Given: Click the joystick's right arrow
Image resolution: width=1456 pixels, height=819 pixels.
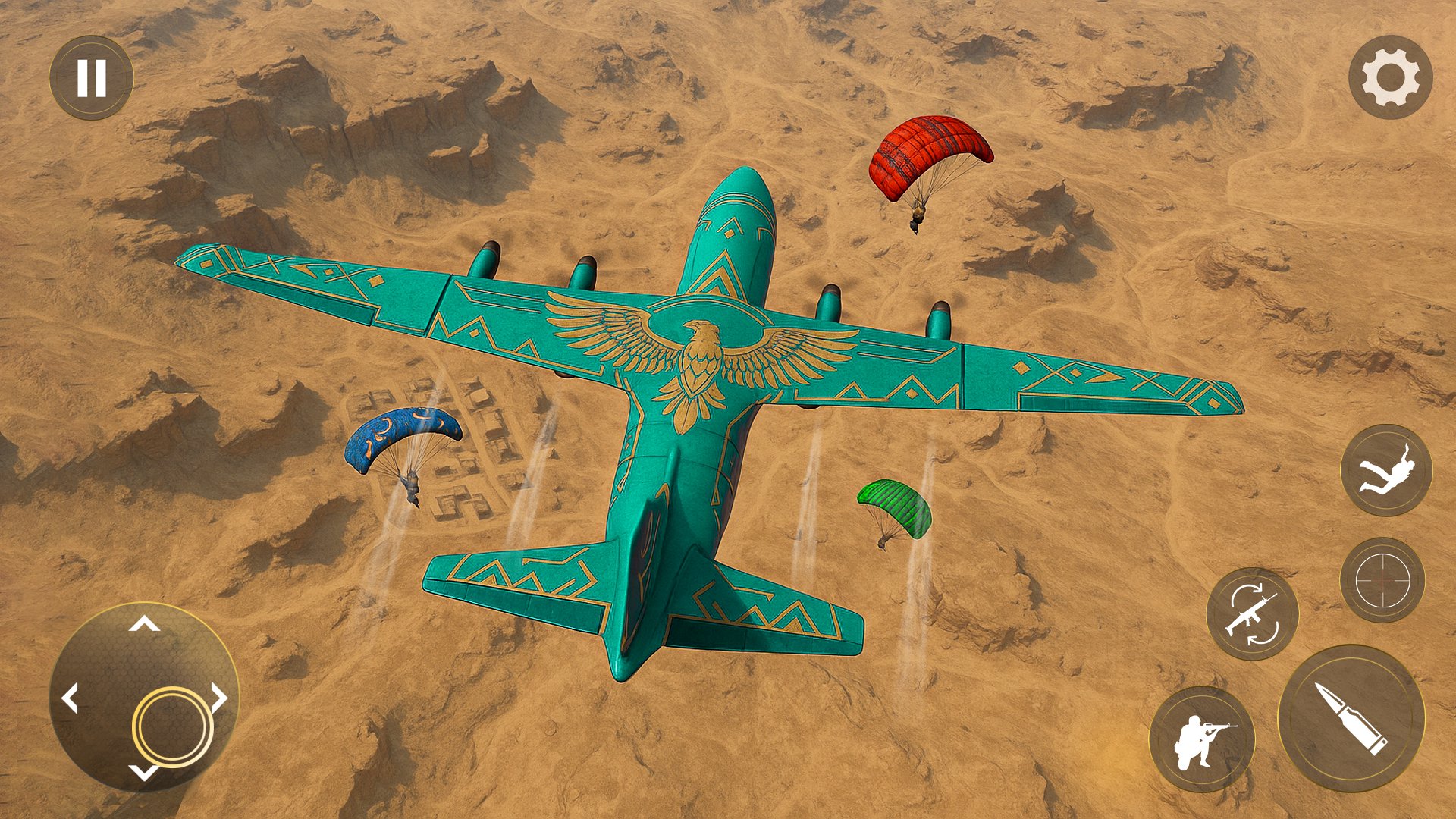Looking at the screenshot, I should 218,698.
